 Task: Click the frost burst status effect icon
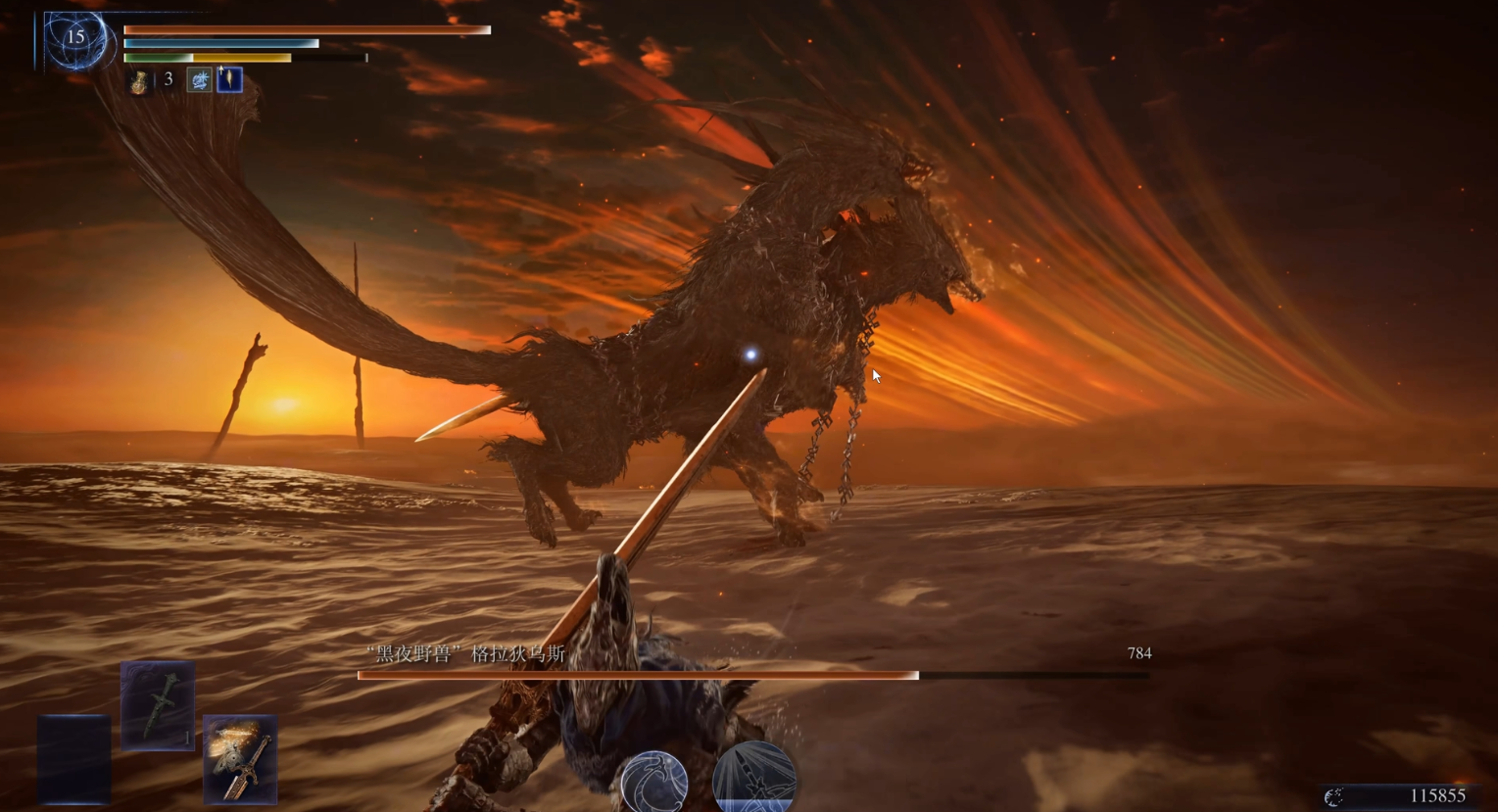click(199, 80)
